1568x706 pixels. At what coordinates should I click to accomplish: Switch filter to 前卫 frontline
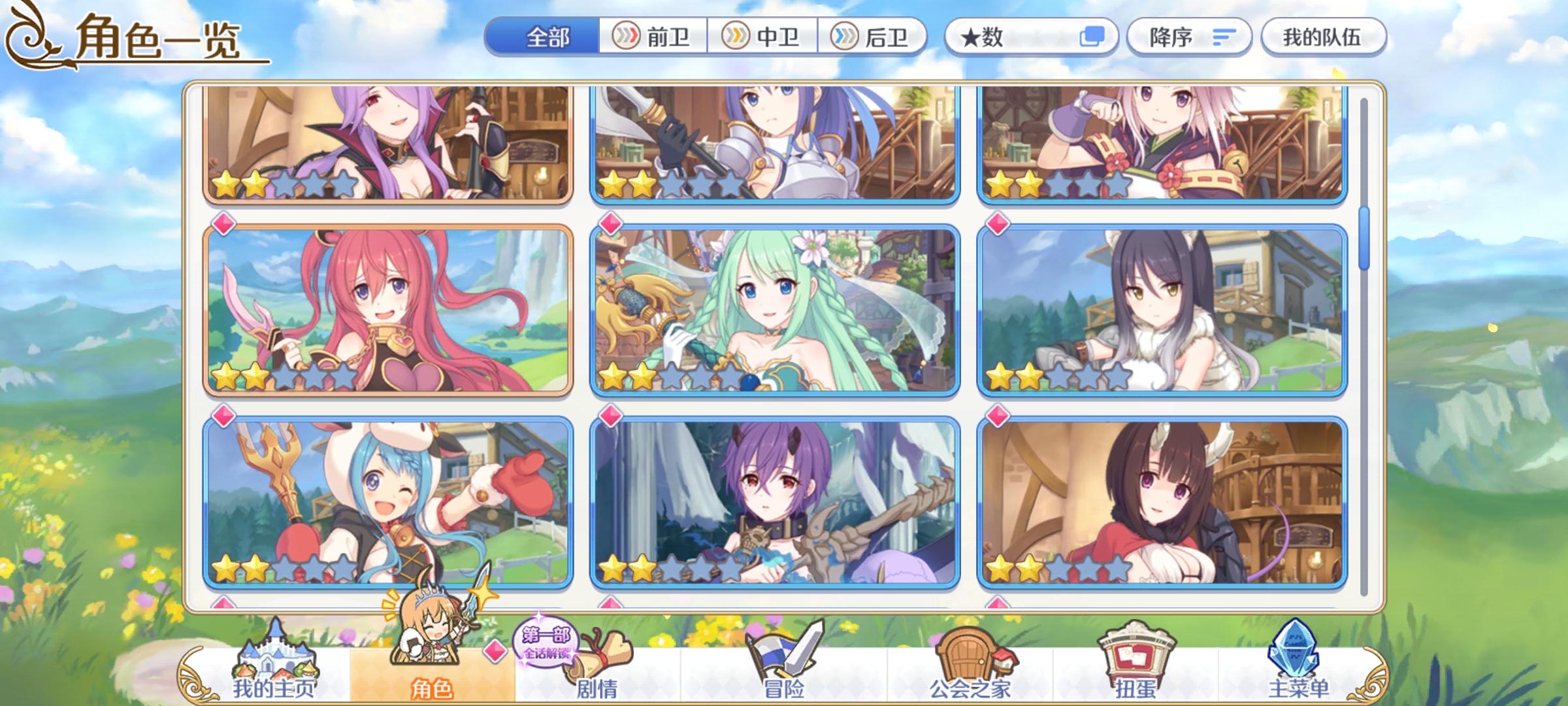652,37
